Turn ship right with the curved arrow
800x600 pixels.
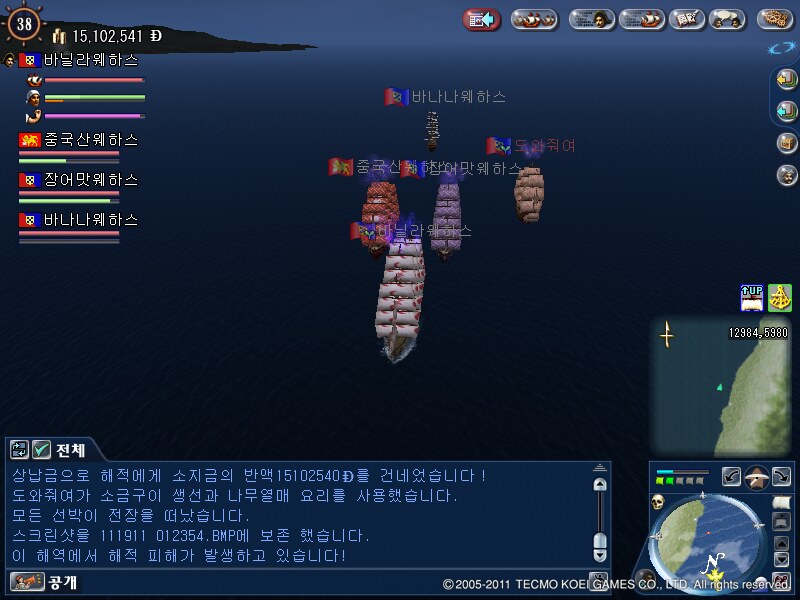click(781, 477)
